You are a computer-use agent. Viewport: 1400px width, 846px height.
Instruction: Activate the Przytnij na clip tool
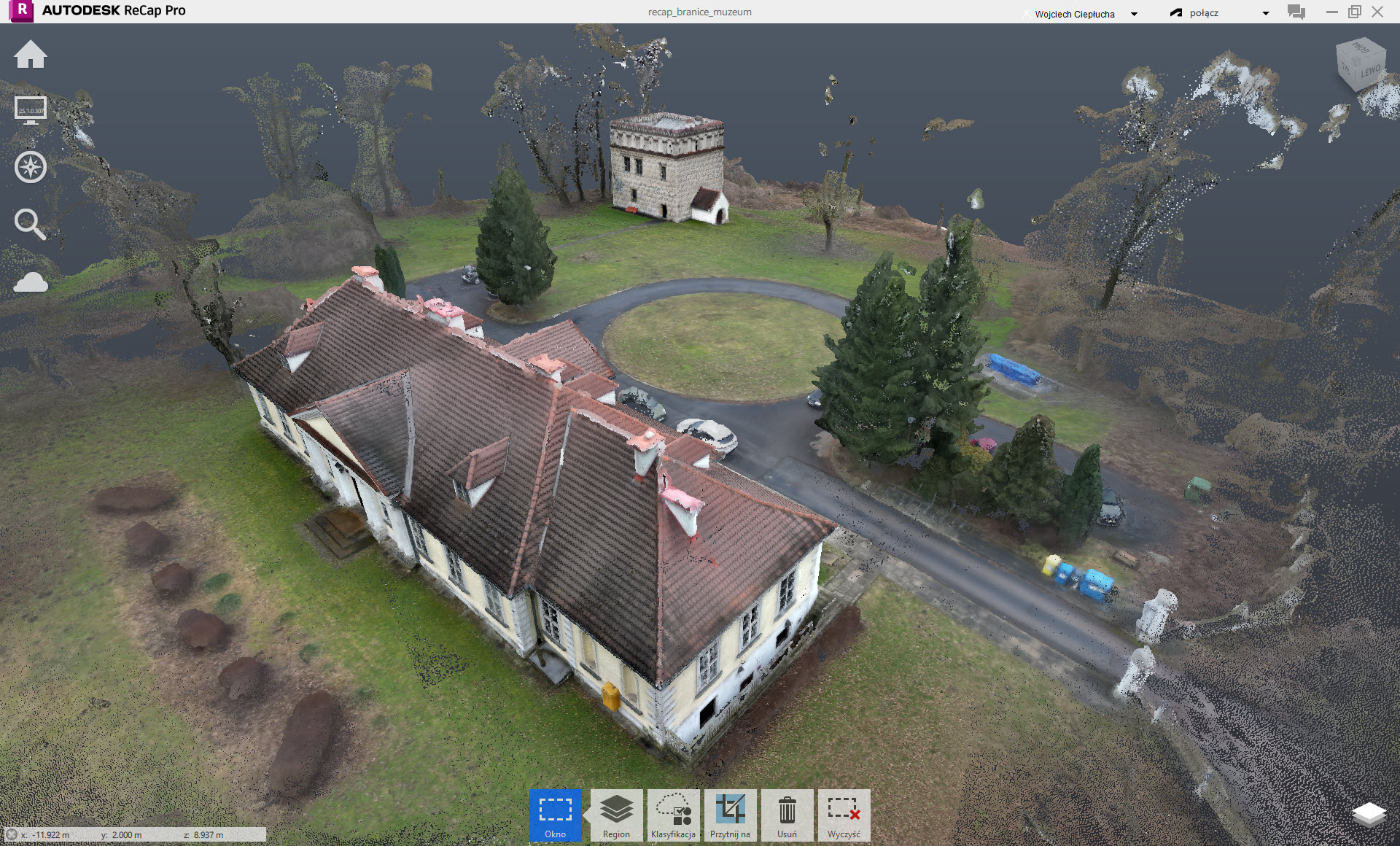click(x=730, y=815)
